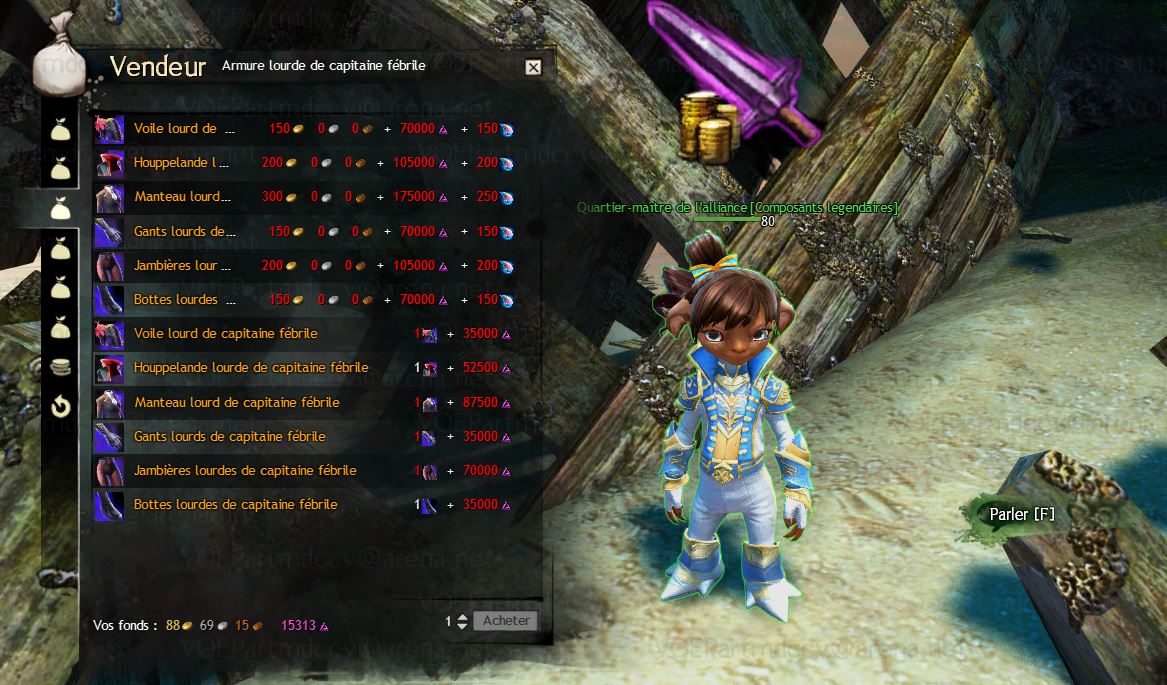
Task: Select Jambières lourdes de capitaine fébrile for 70000
Action: 245,470
